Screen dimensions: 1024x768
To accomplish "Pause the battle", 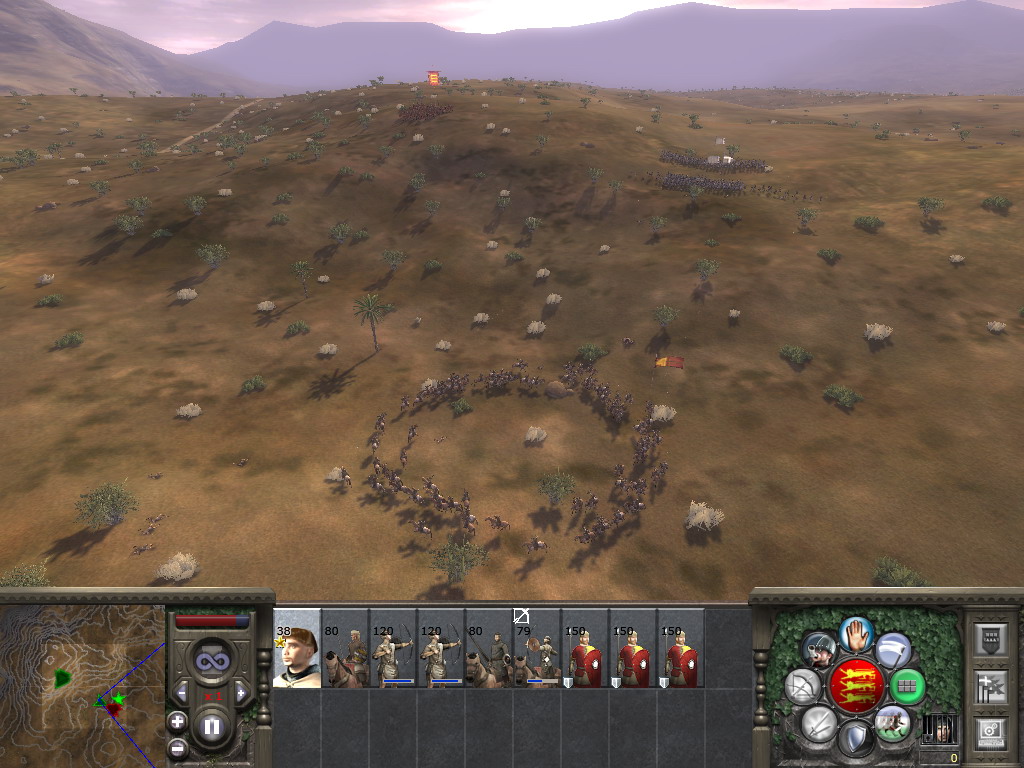I will pyautogui.click(x=212, y=726).
